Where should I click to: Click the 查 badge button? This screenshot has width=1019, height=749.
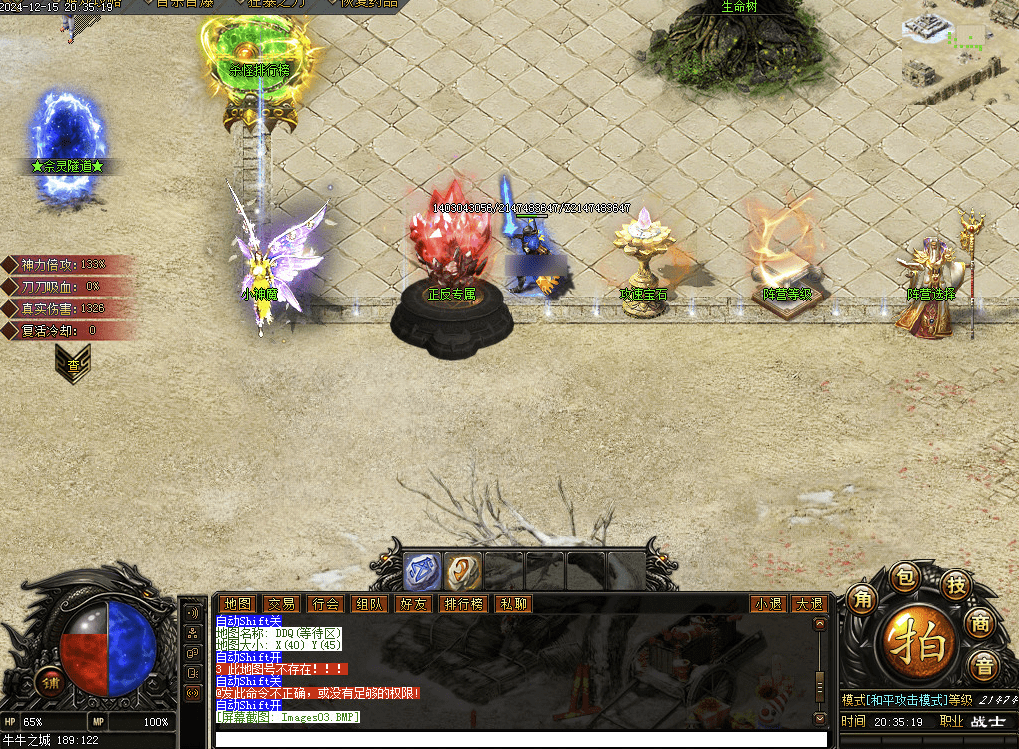pos(72,367)
